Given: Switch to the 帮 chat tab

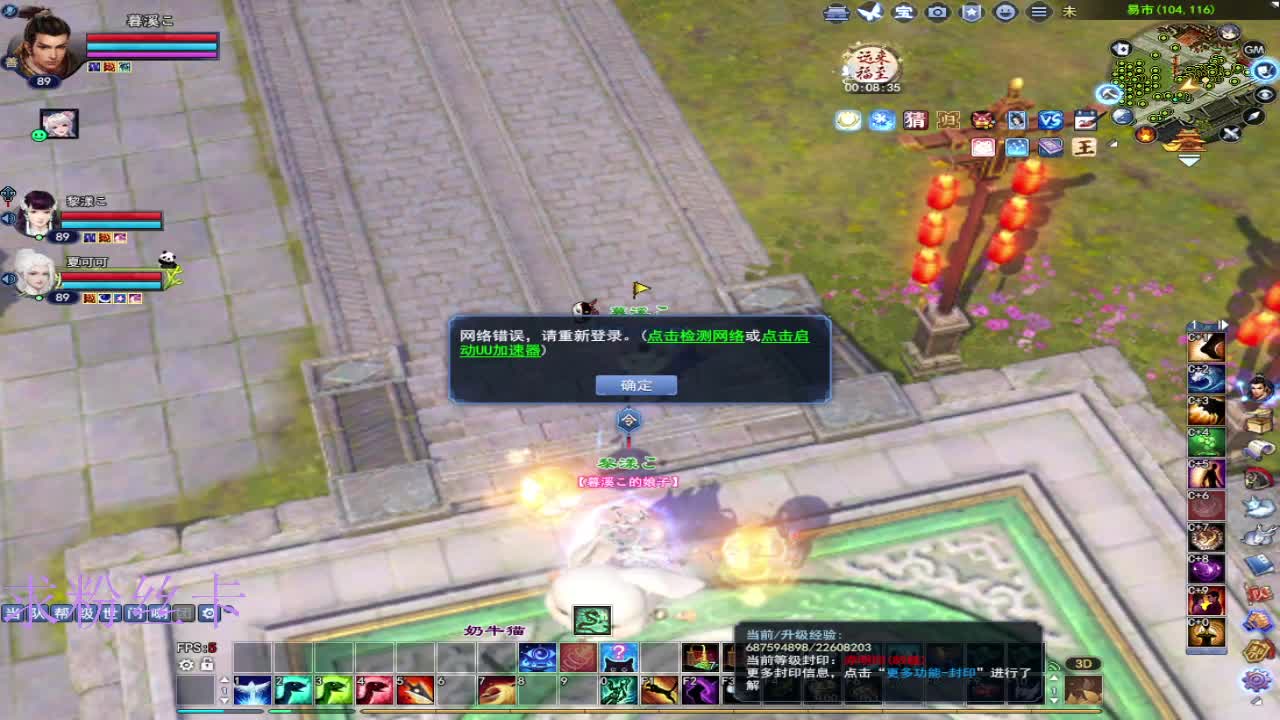Looking at the screenshot, I should (x=60, y=612).
